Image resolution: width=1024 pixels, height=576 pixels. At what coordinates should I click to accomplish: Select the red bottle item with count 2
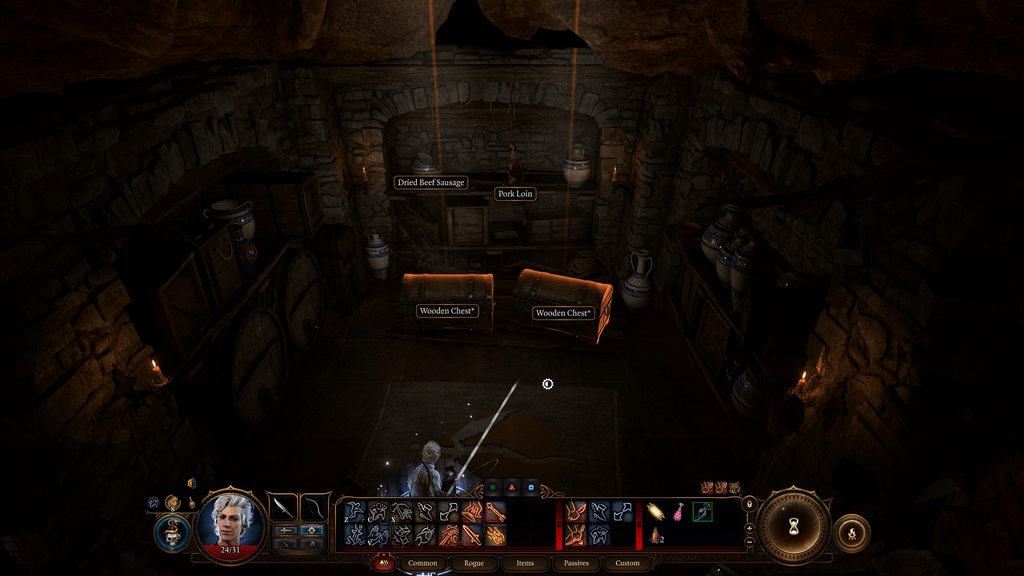(656, 536)
